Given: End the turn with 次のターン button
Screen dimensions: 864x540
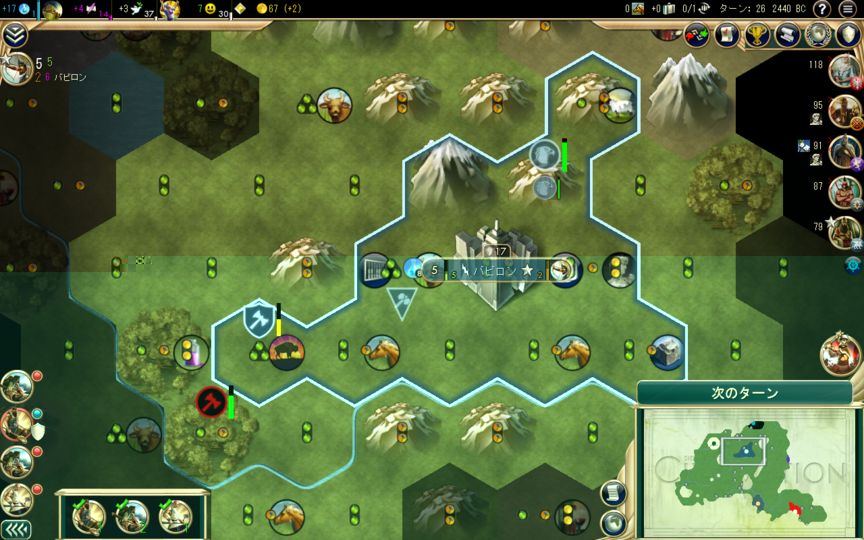Looking at the screenshot, I should pos(745,393).
